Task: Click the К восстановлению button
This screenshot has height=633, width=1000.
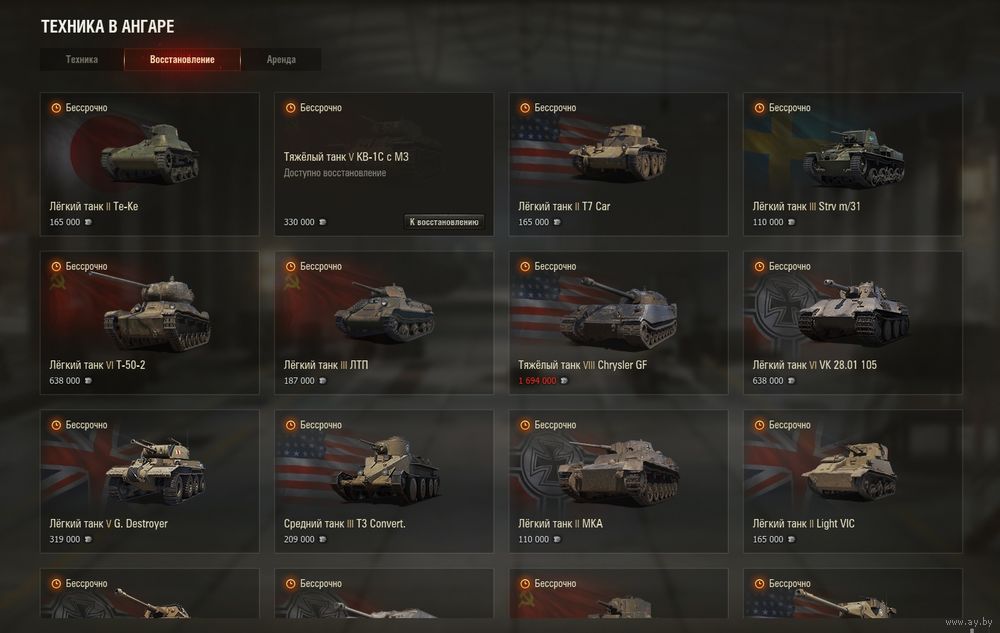Action: coord(445,222)
